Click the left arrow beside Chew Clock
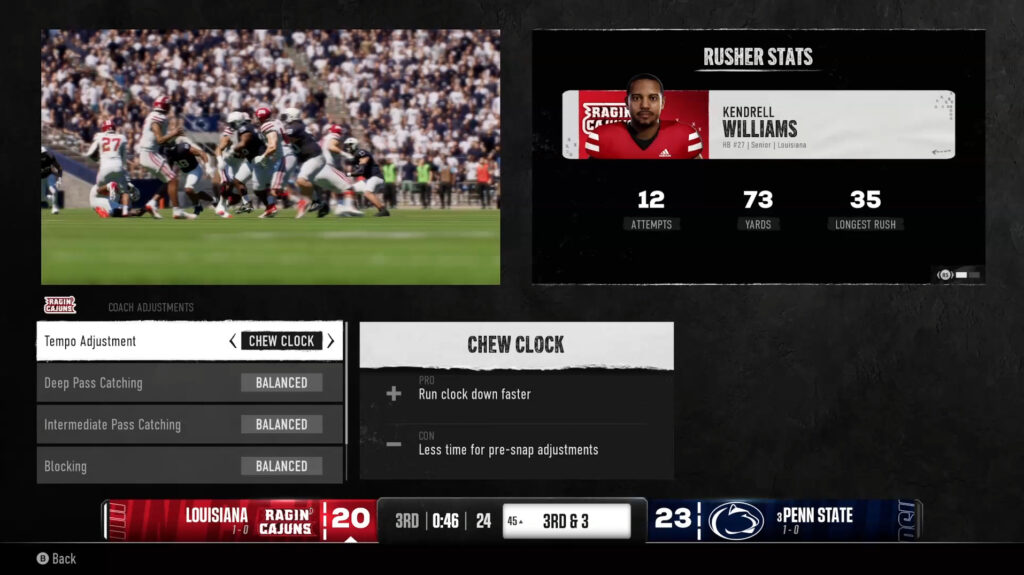 [x=233, y=341]
